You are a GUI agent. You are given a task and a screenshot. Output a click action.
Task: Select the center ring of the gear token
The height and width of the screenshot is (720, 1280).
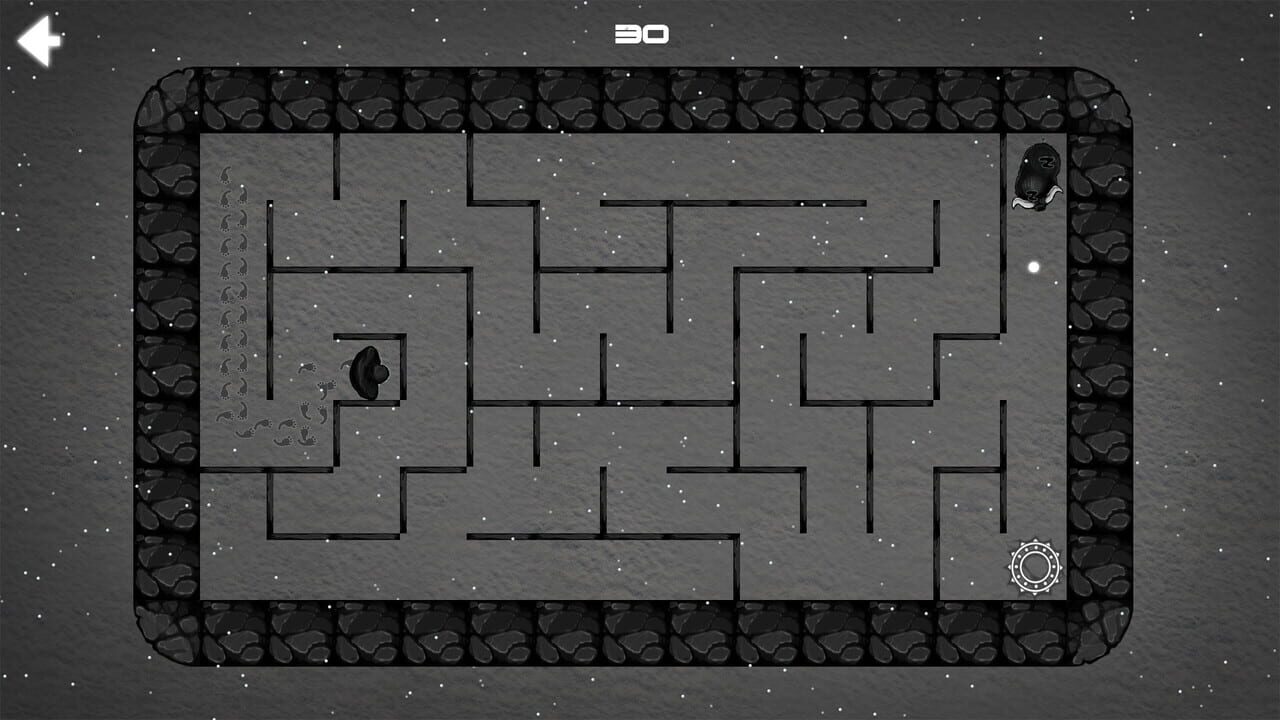point(1035,565)
